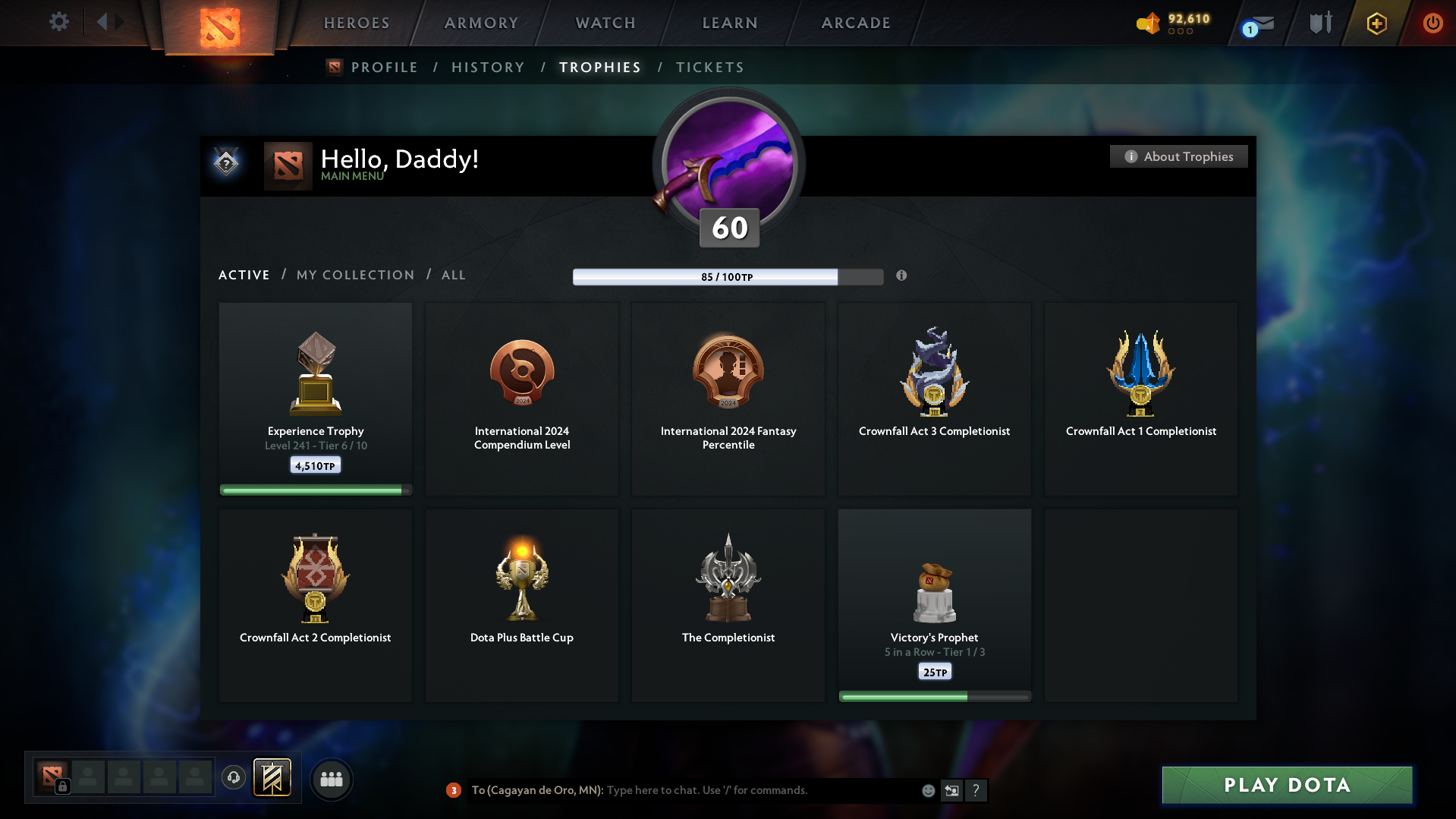The height and width of the screenshot is (819, 1456).
Task: Click the 85/100TP progress bar
Action: tap(728, 276)
